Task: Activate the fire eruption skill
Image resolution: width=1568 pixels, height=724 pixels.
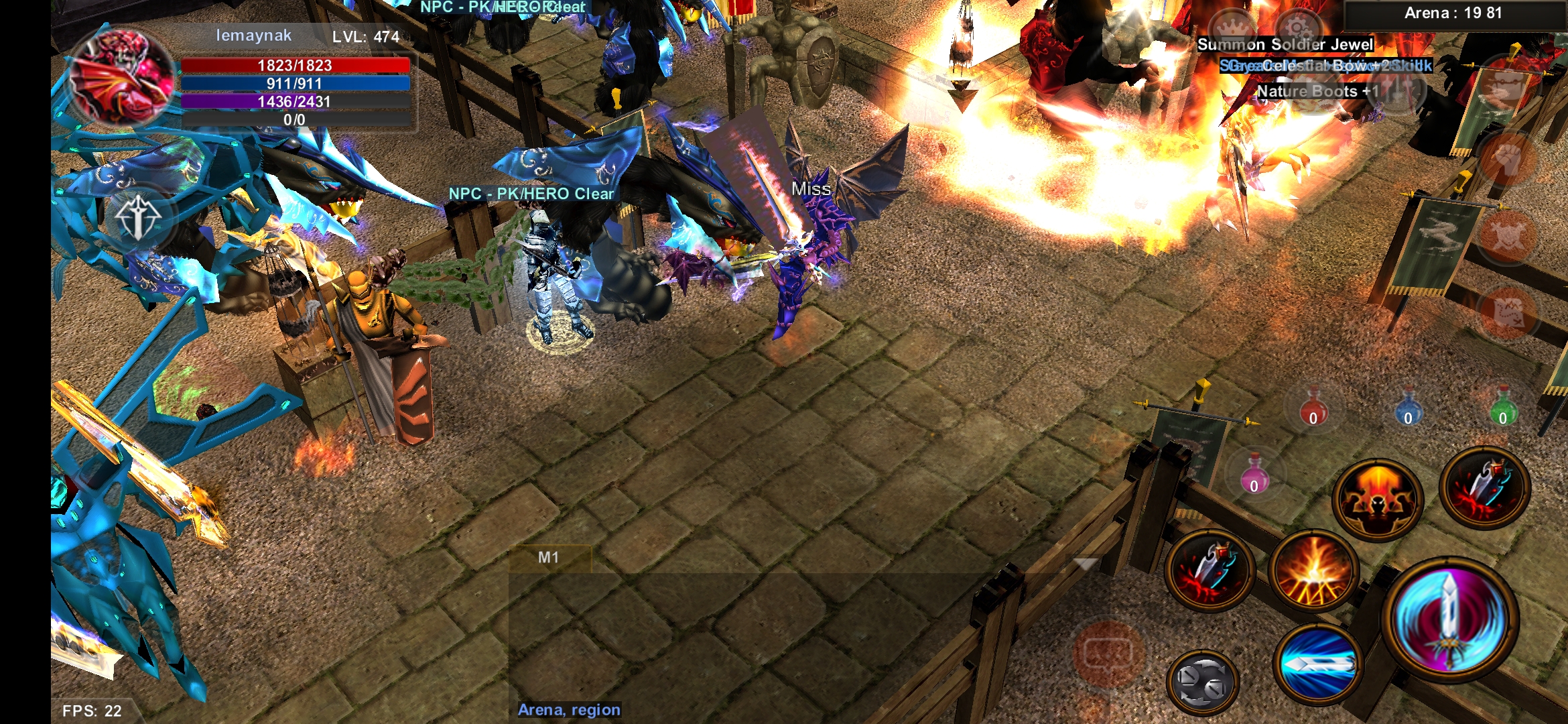Action: [x=1313, y=572]
